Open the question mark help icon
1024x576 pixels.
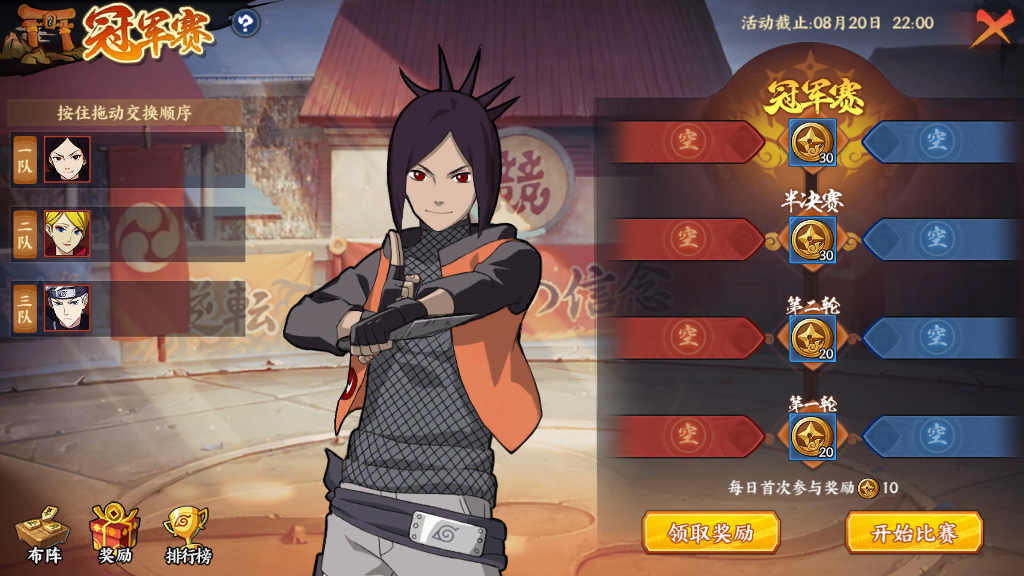tap(246, 22)
